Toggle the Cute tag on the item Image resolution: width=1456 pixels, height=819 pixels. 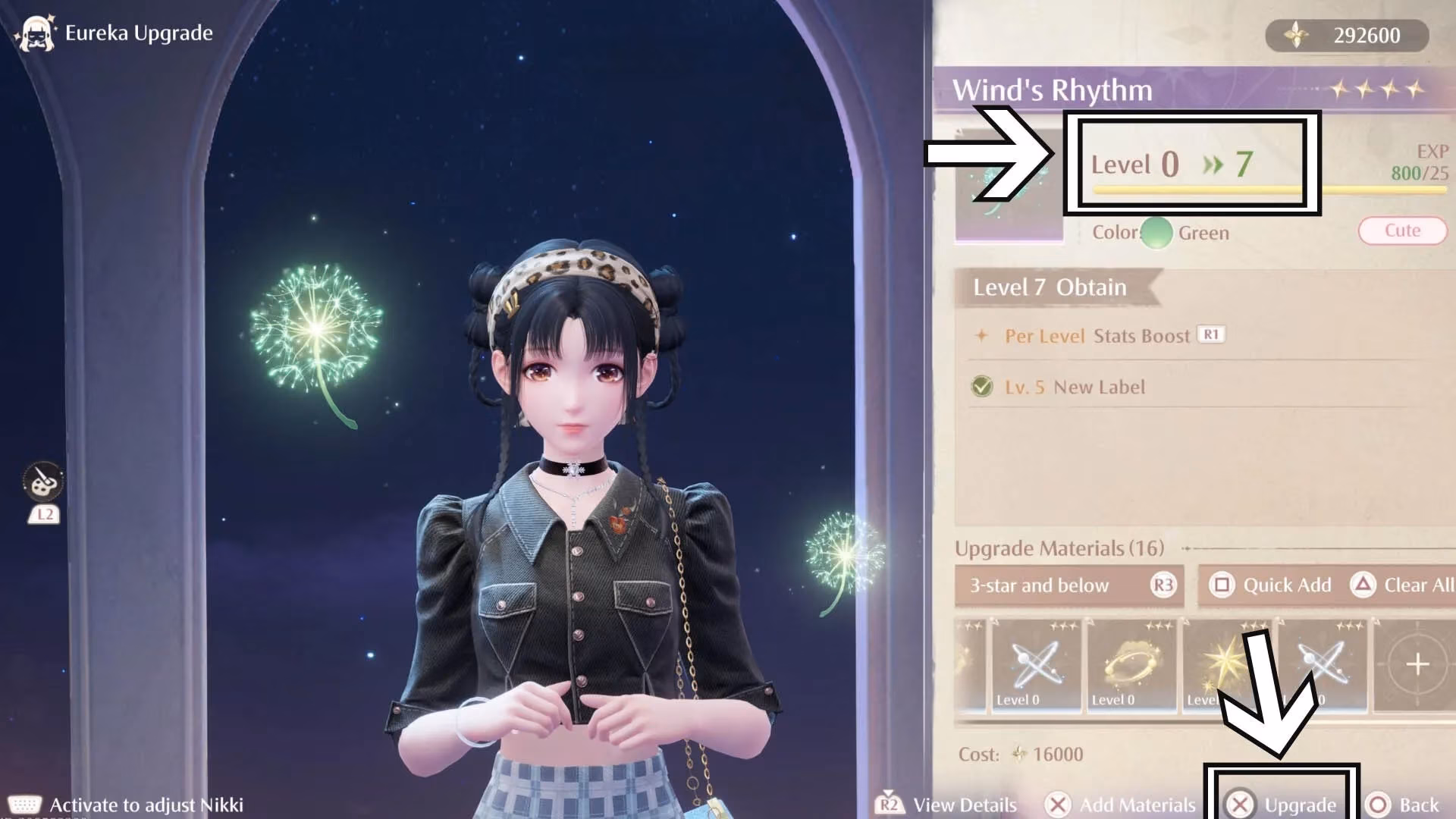[1402, 231]
